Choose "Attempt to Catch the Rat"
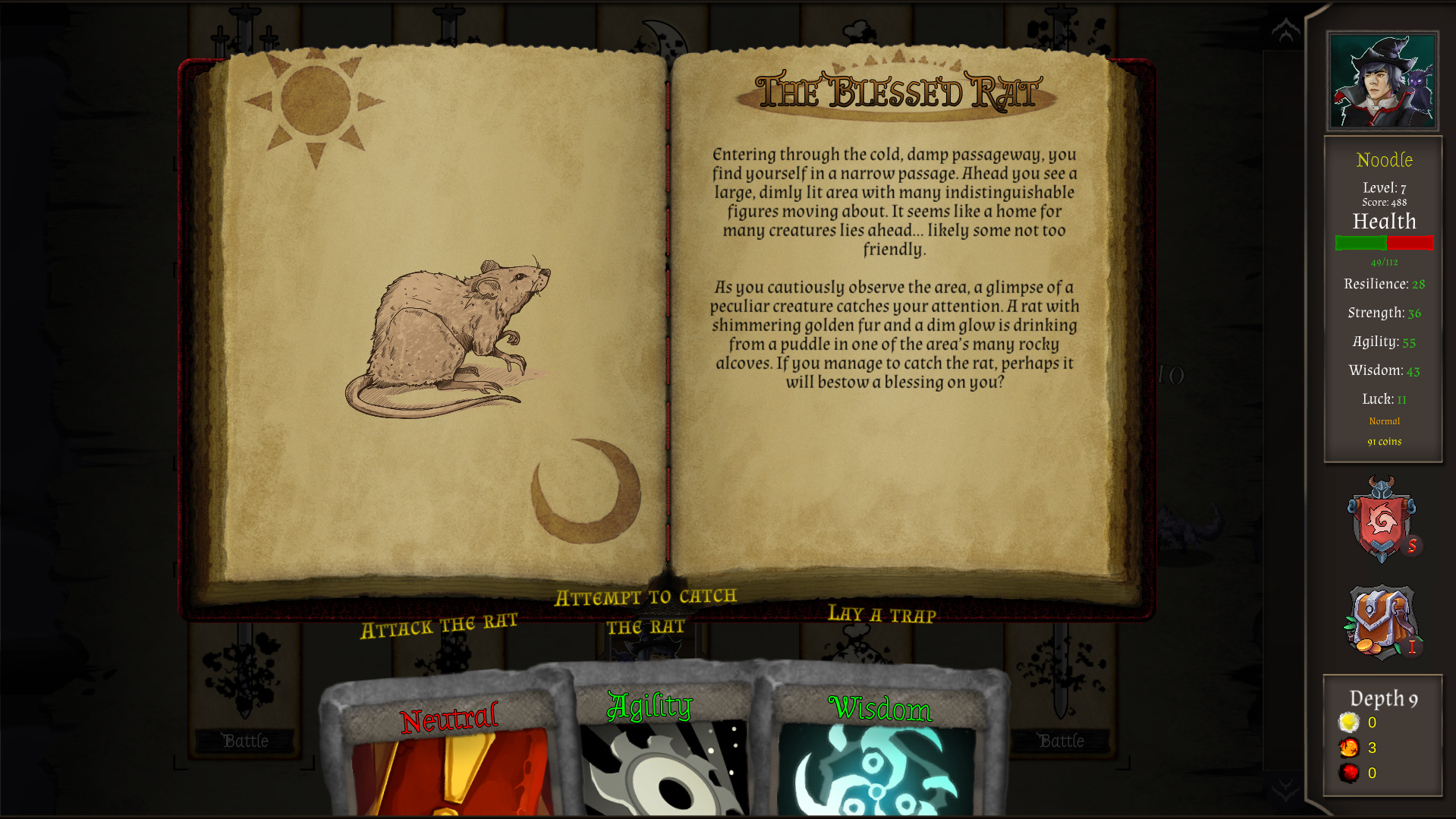Screen dimensions: 1456x819 point(646,610)
